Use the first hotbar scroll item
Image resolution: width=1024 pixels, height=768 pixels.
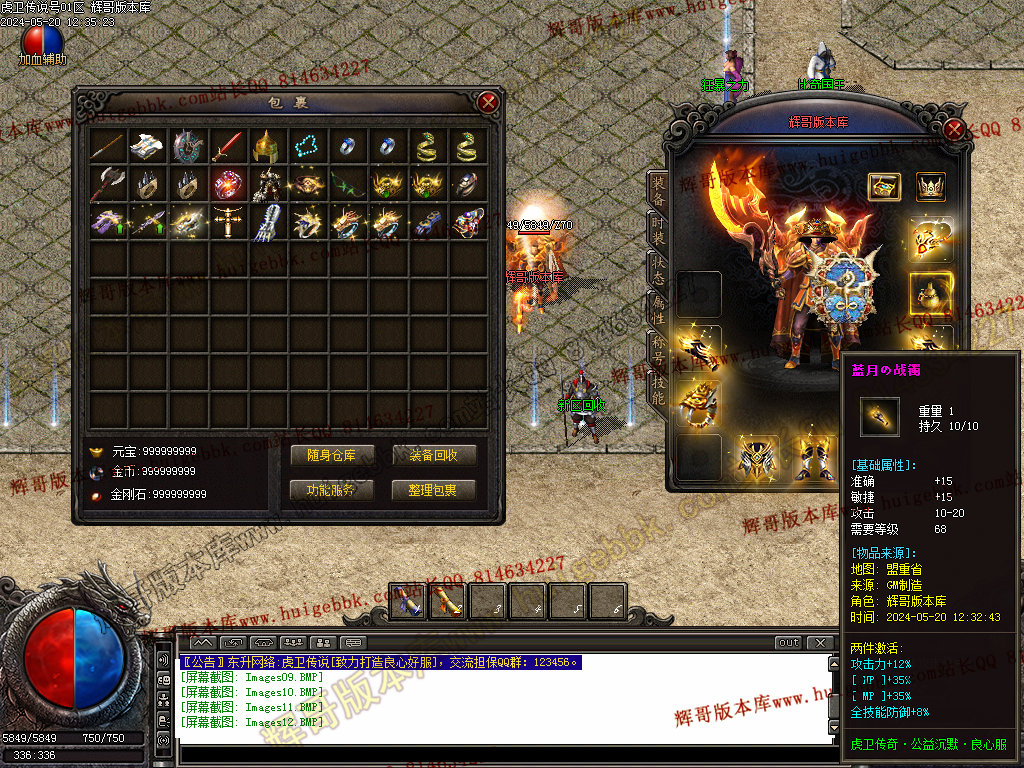[407, 602]
